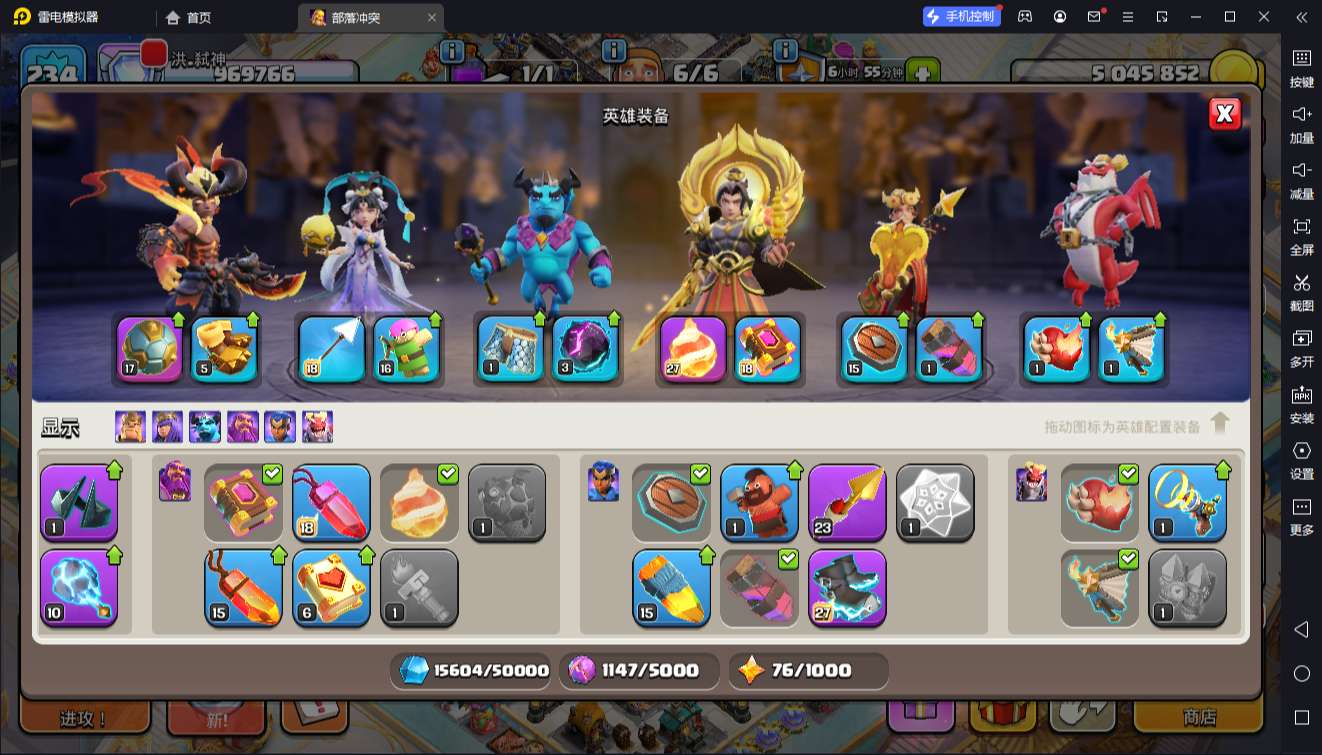
Task: Select the level 23 Haste Vial spear
Action: point(847,502)
